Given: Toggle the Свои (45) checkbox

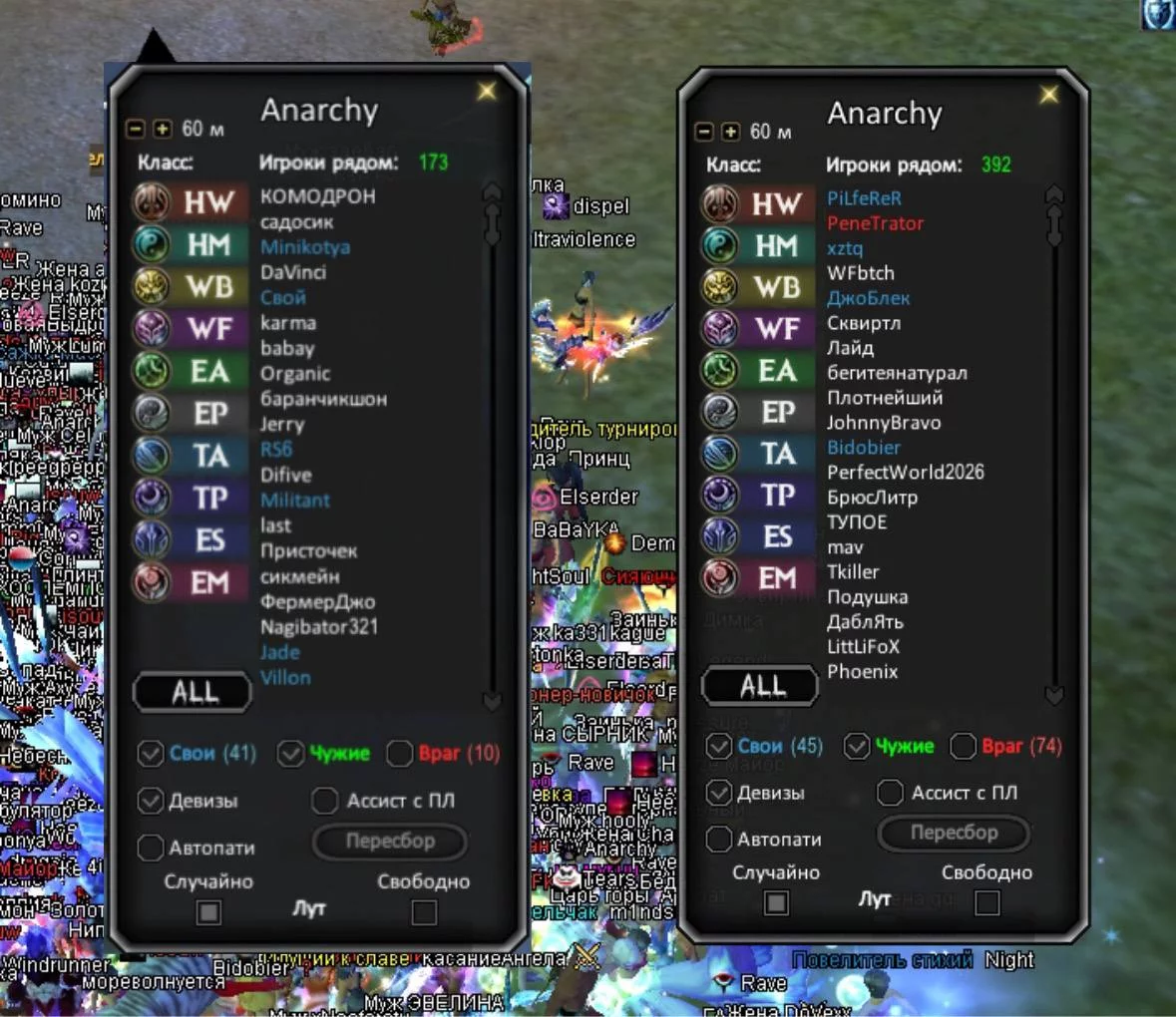Looking at the screenshot, I should tap(718, 746).
